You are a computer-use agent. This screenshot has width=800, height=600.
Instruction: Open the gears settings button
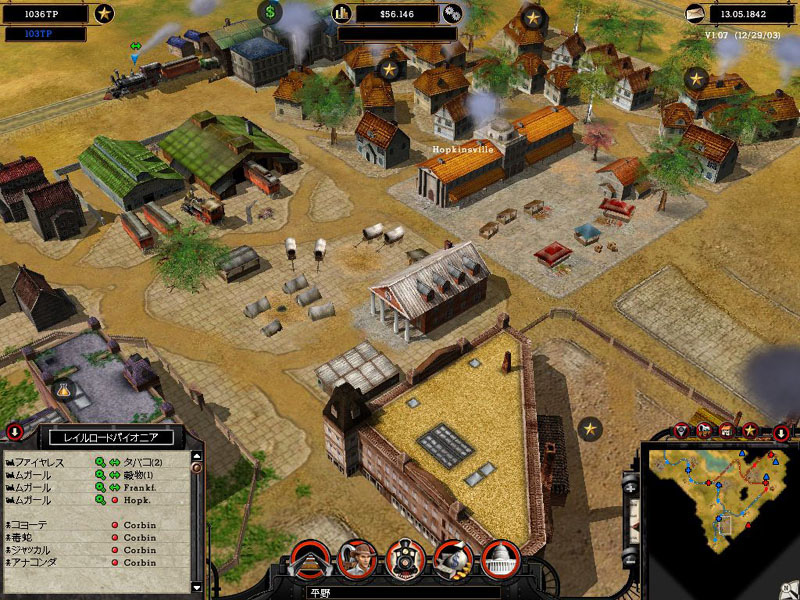point(452,14)
